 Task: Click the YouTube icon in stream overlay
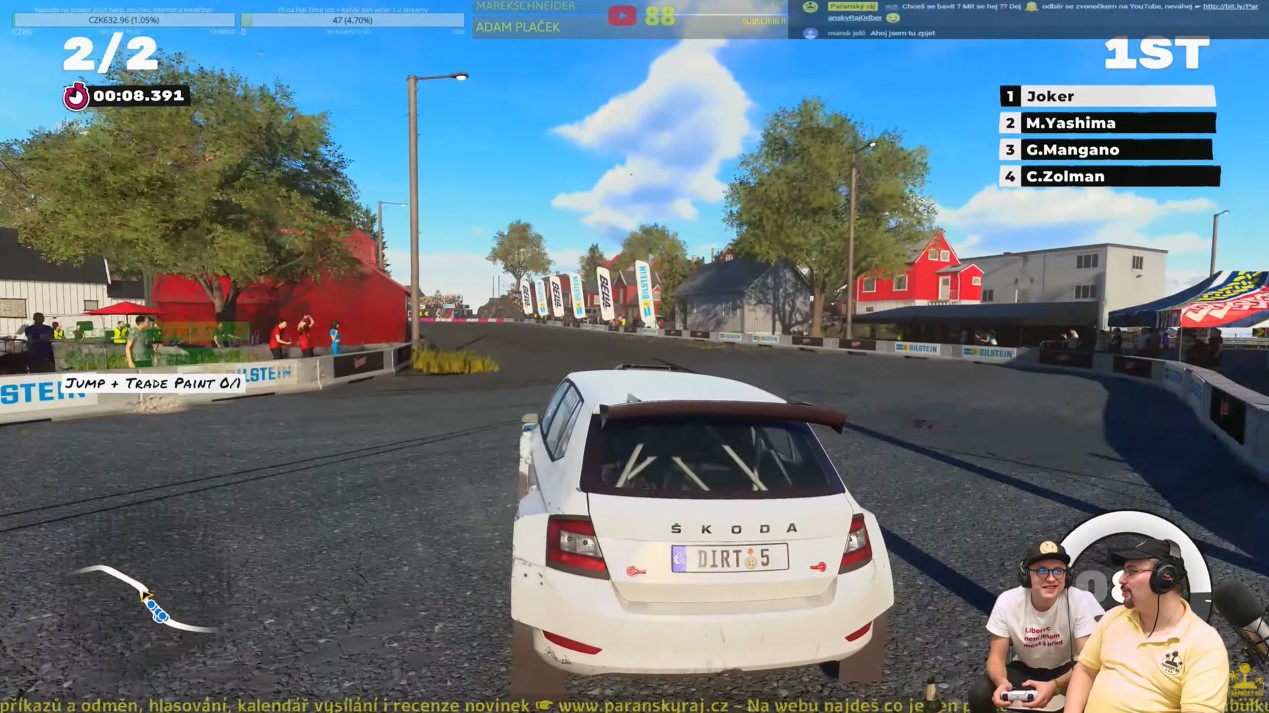coord(622,15)
